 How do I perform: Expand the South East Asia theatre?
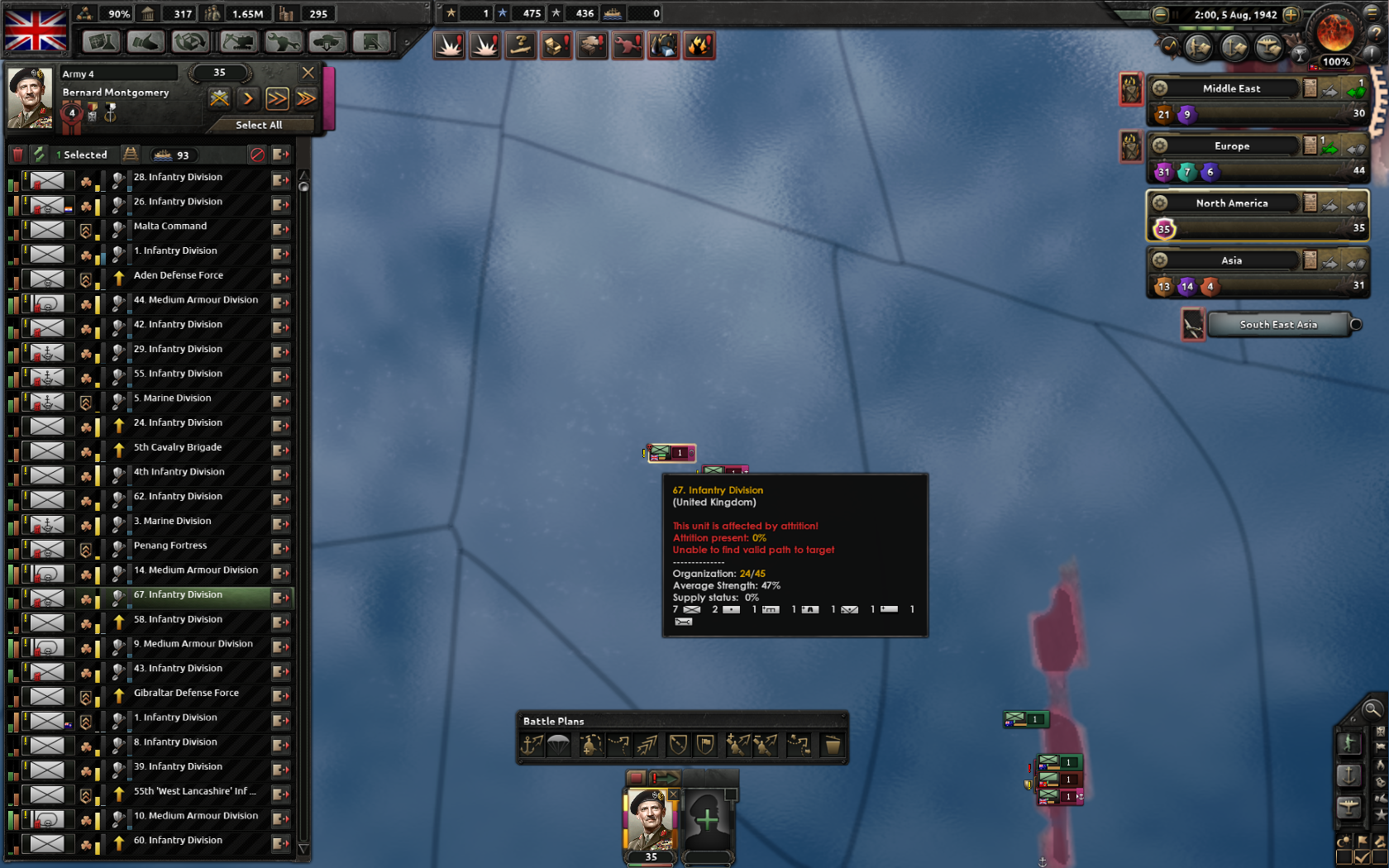point(1354,324)
